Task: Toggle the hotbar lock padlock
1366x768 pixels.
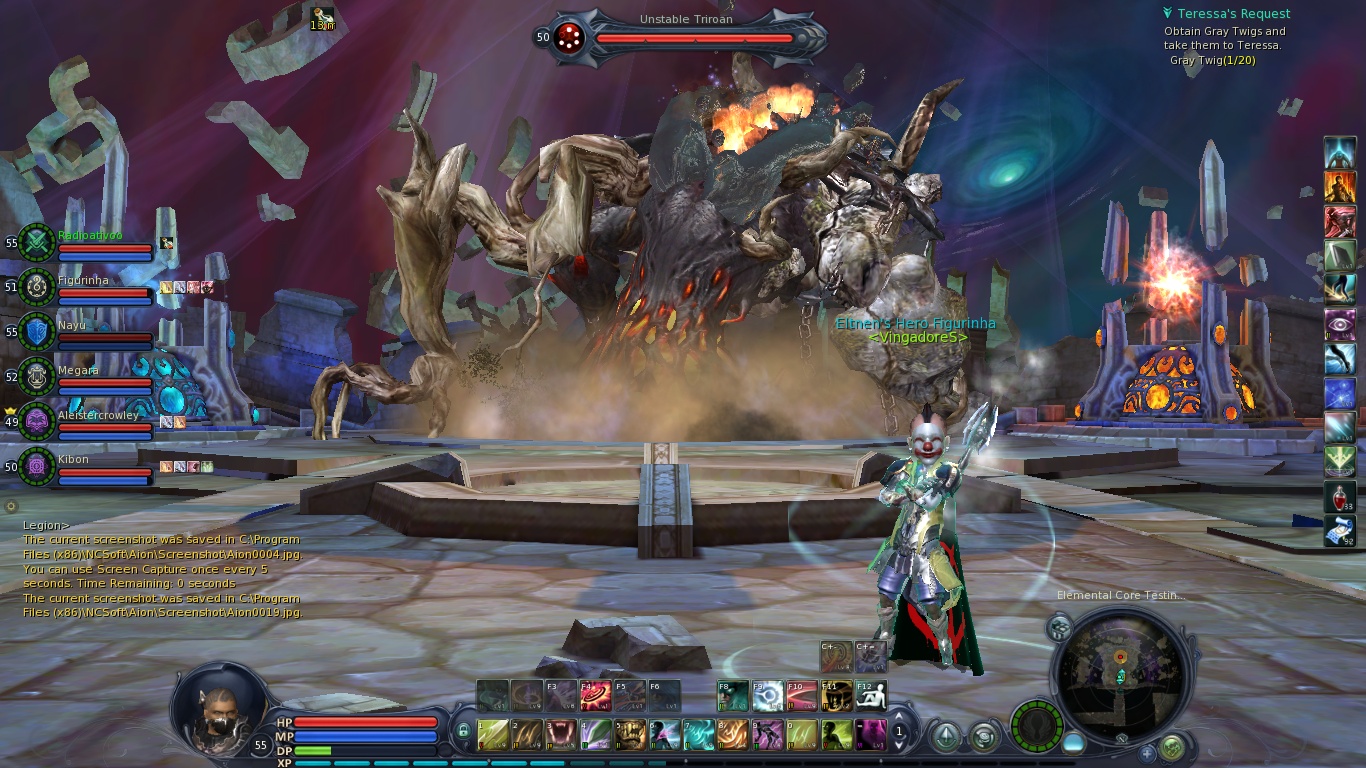Action: point(463,733)
